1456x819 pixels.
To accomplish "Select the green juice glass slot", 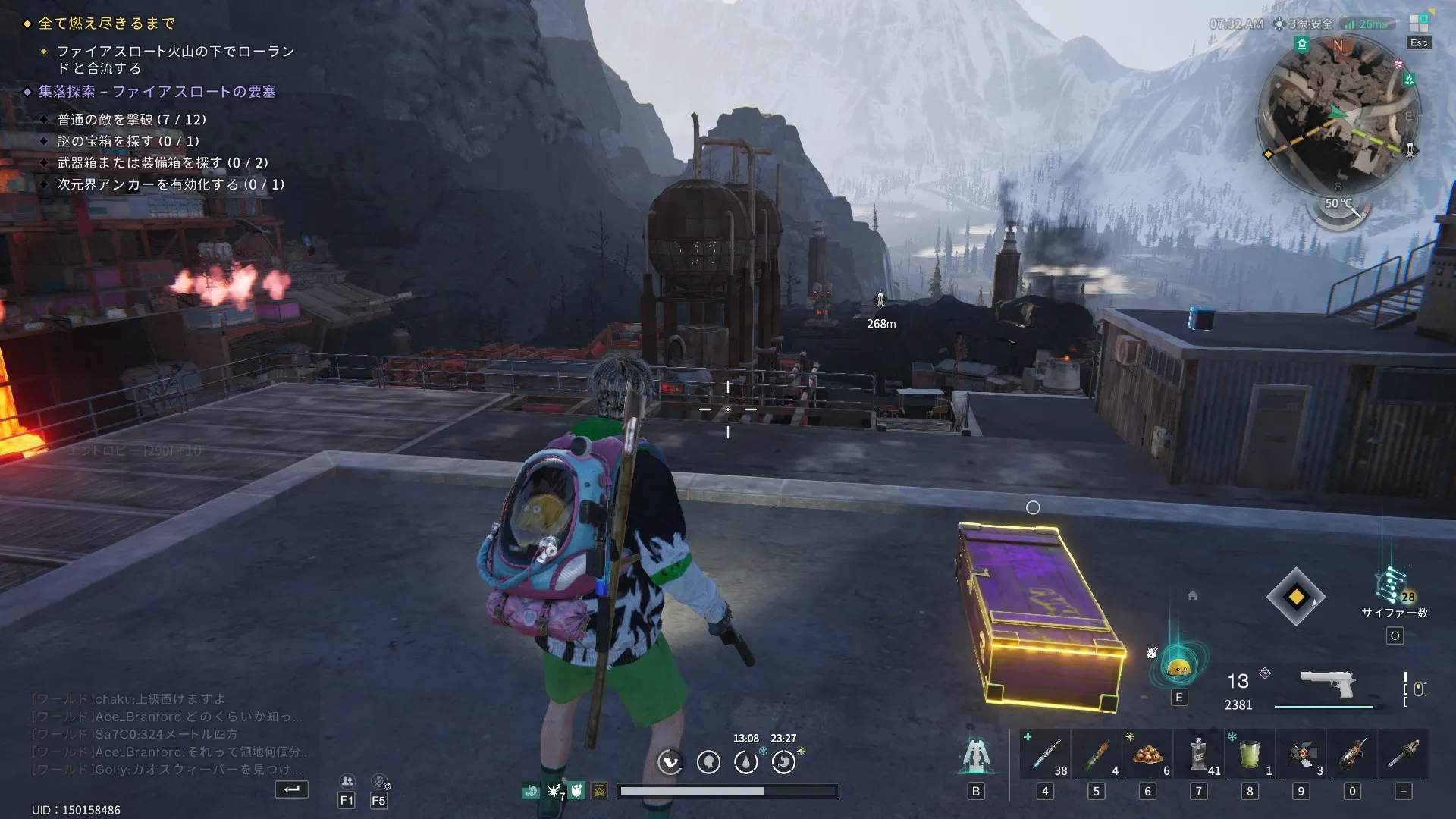I will click(1250, 755).
